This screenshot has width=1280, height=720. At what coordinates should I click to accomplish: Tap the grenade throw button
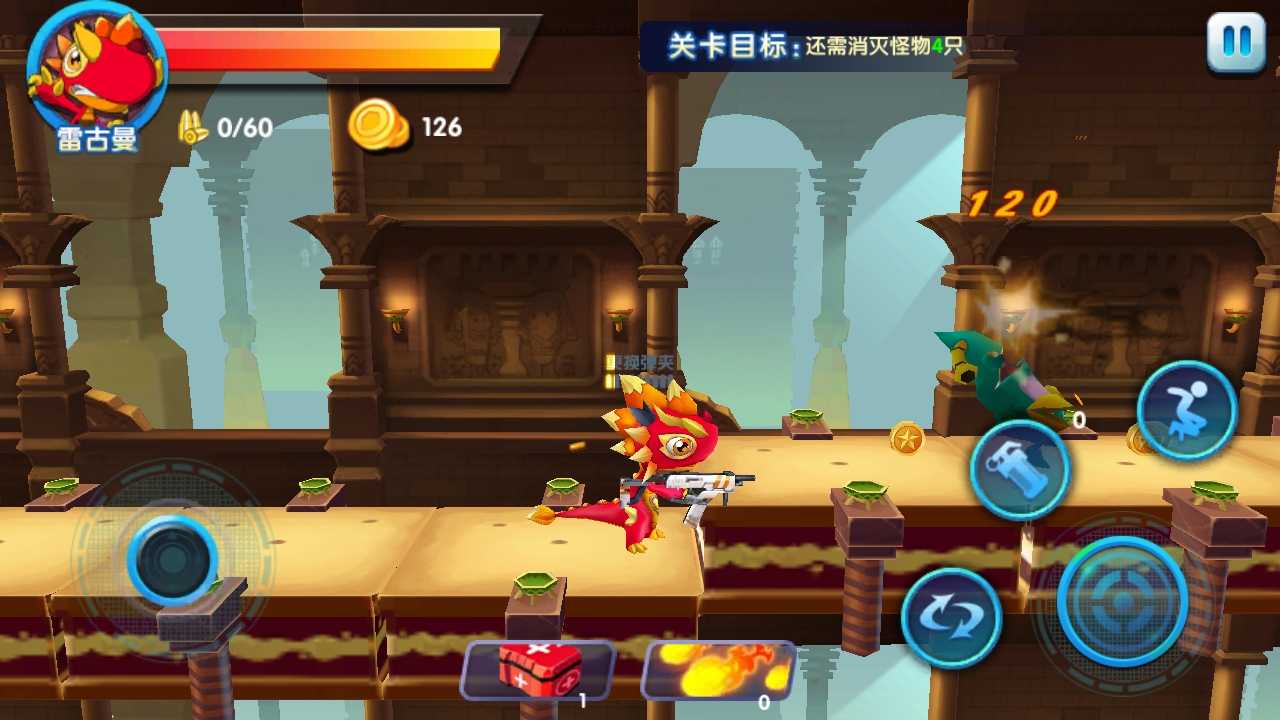coord(1019,468)
